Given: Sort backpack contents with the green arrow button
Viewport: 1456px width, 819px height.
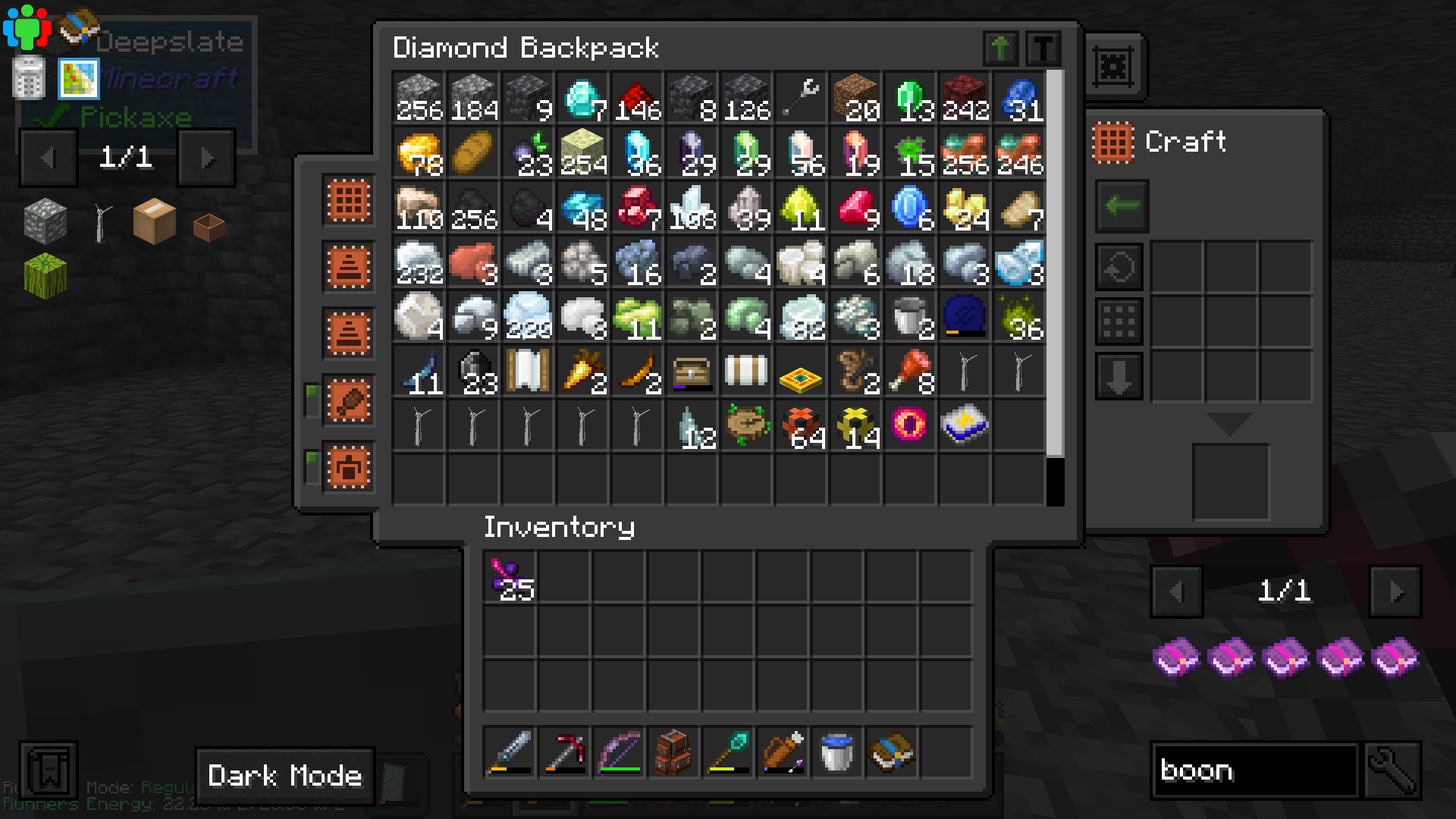Looking at the screenshot, I should tap(1000, 48).
